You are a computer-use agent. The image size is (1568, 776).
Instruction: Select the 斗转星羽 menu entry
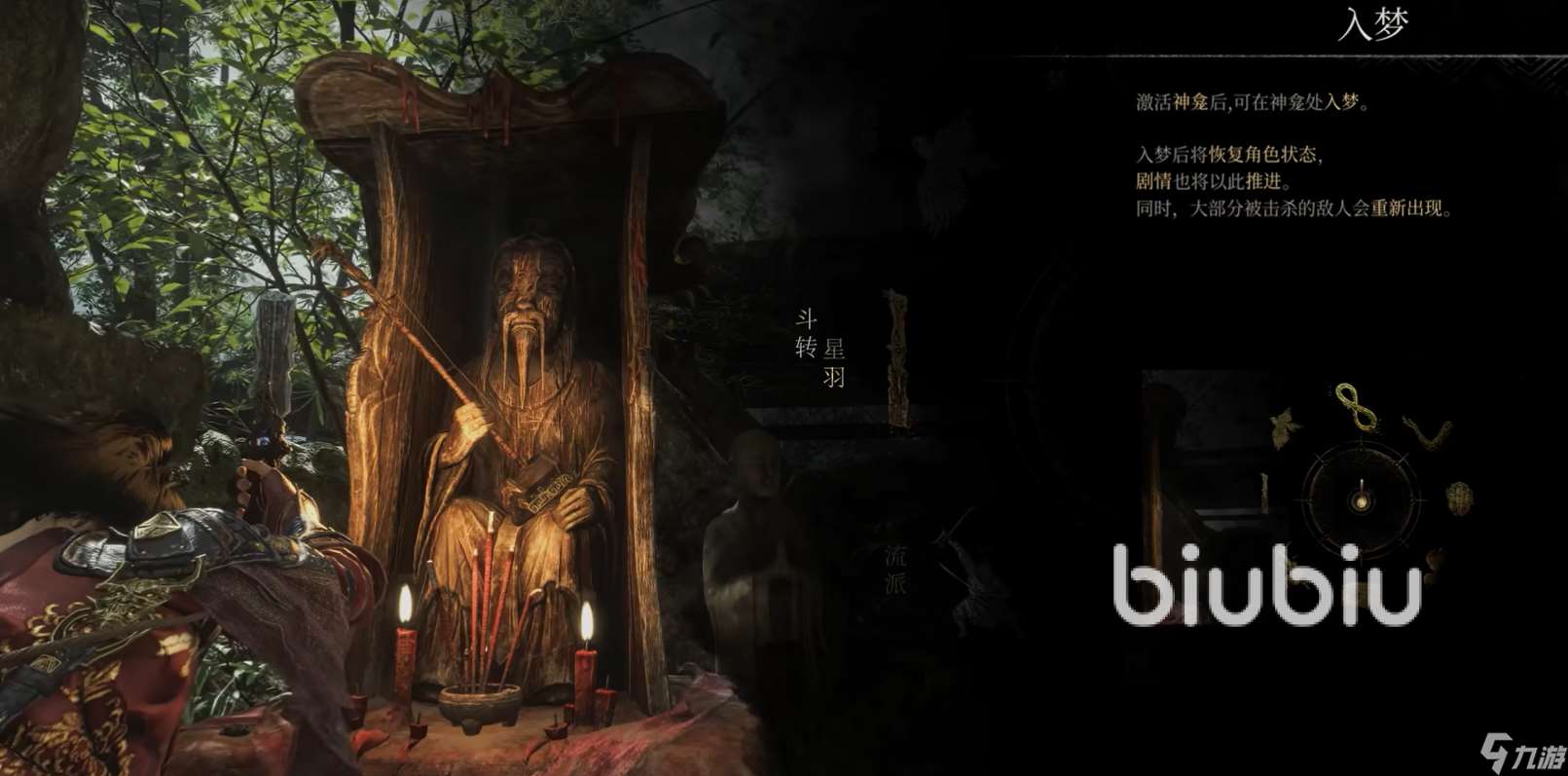click(x=820, y=348)
